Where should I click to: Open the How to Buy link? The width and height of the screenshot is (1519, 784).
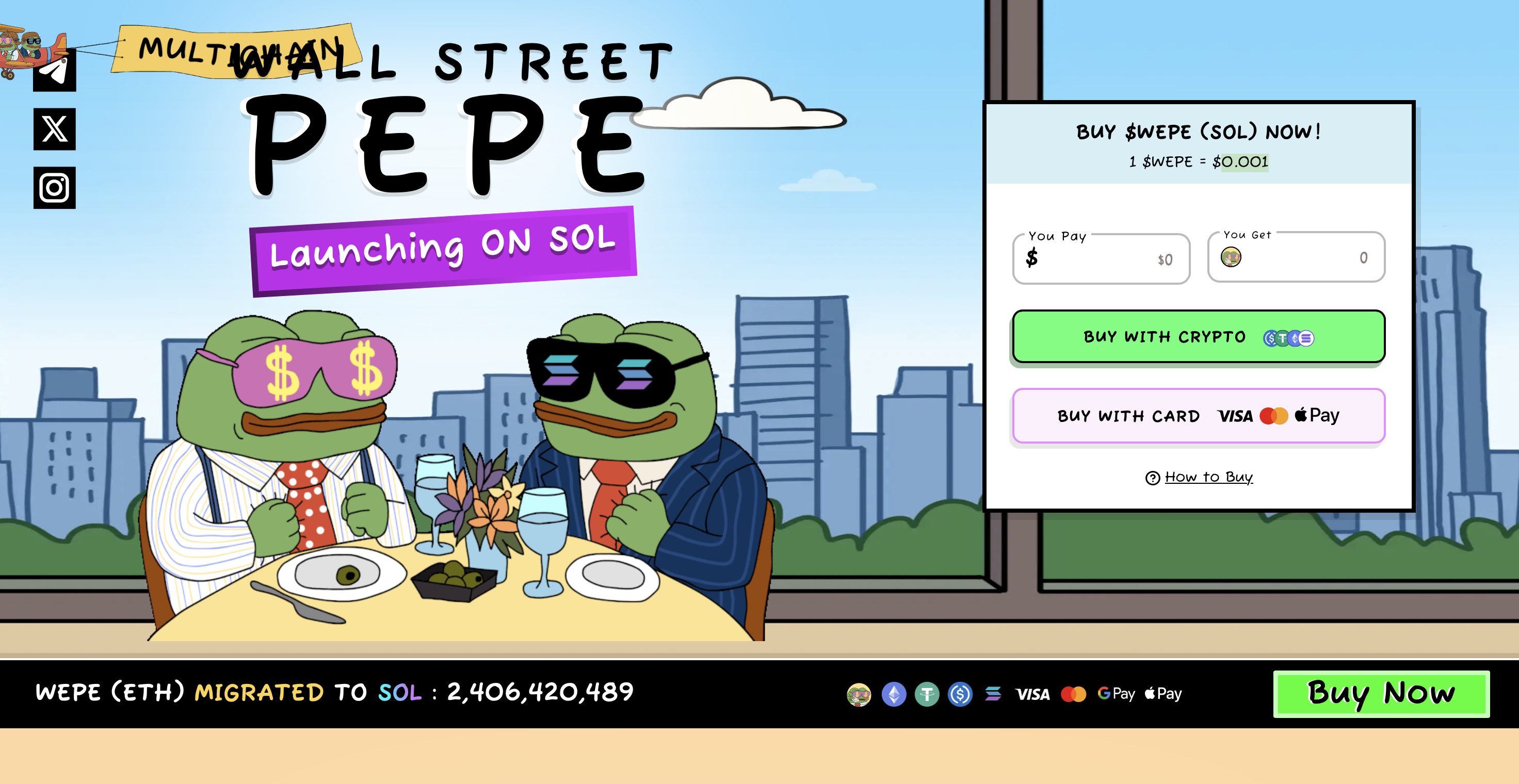point(1210,478)
